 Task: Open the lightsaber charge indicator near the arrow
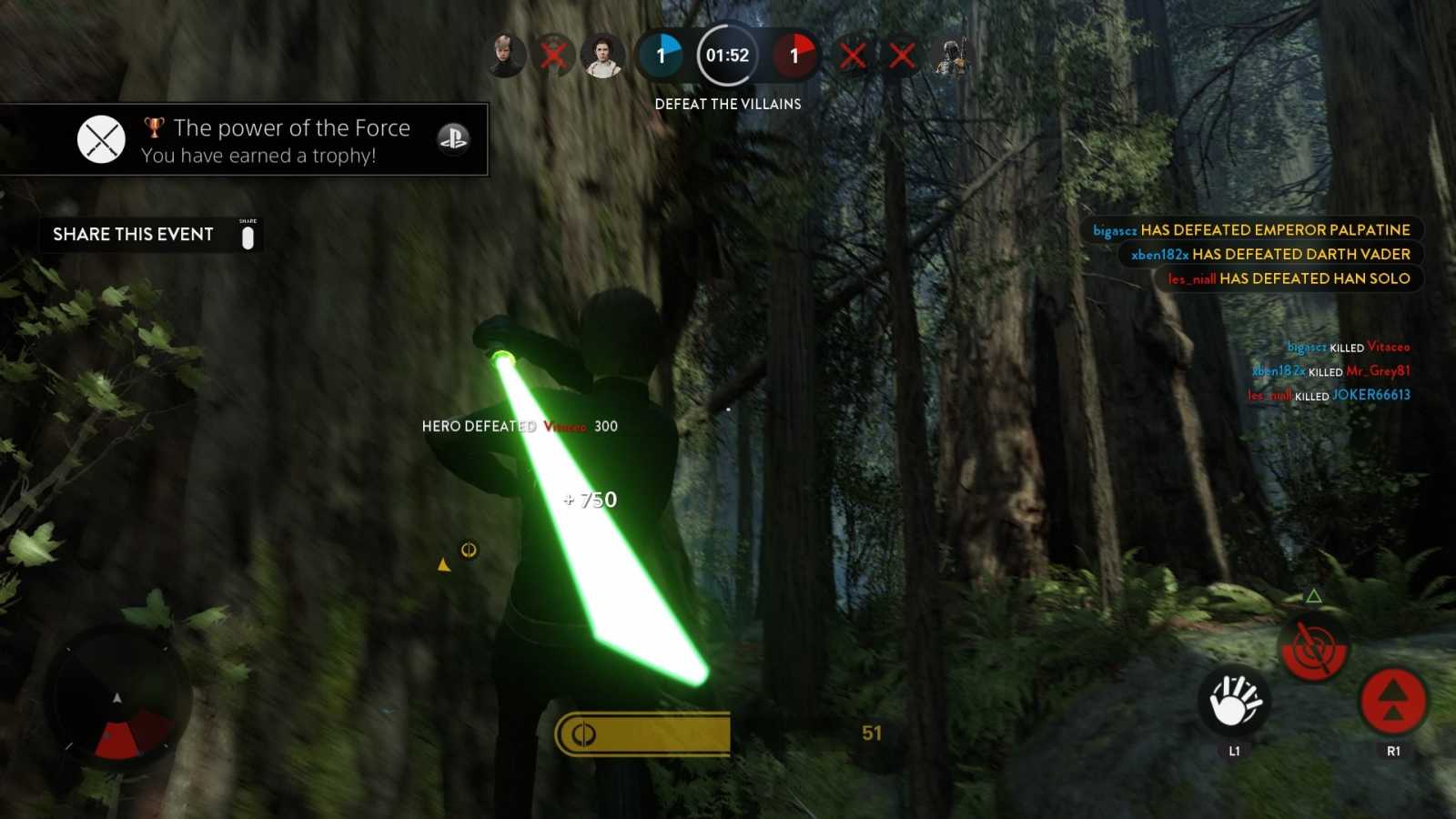point(469,550)
